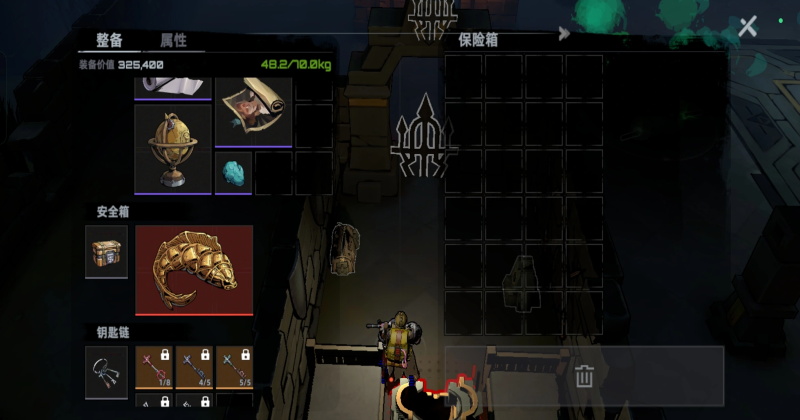
Task: Select the golden globe item
Action: pyautogui.click(x=173, y=149)
